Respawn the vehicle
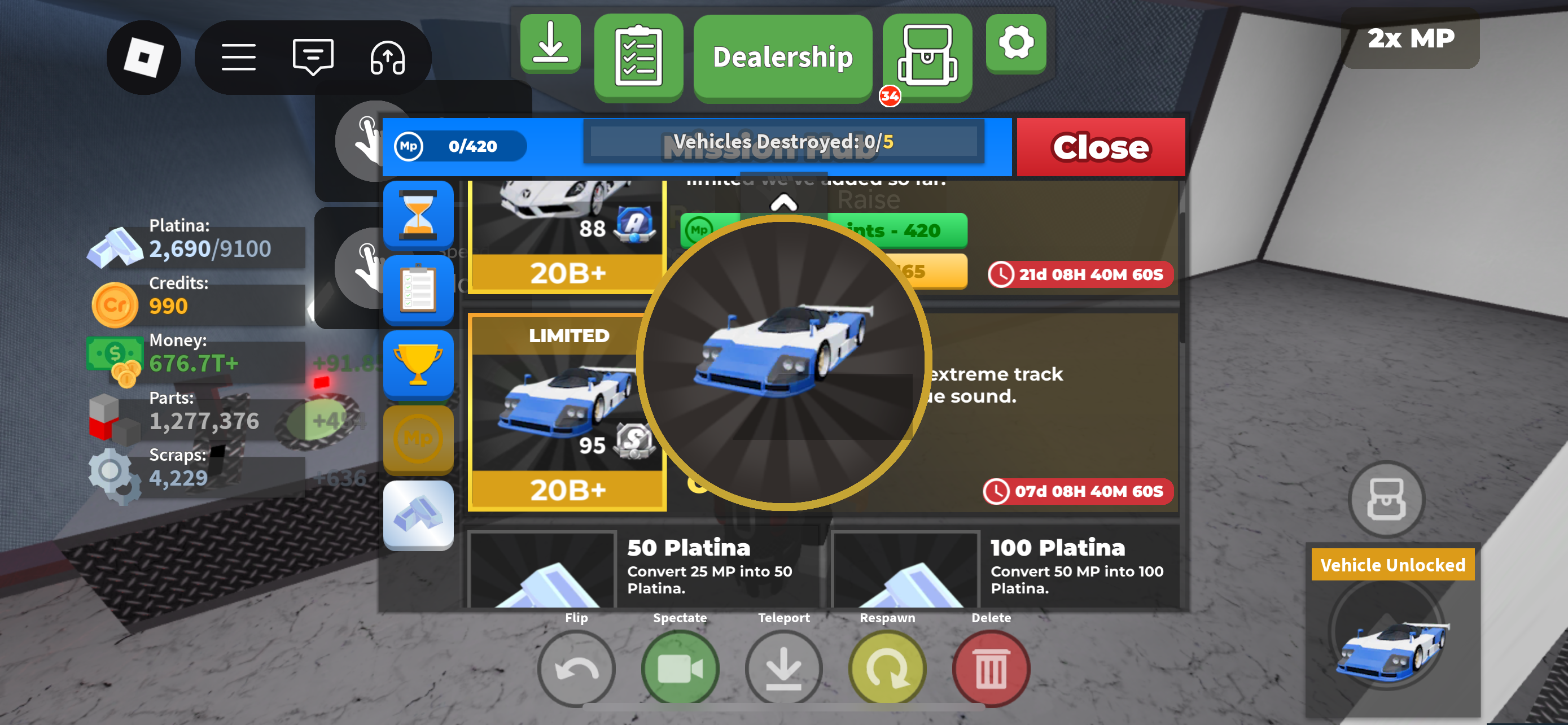Screen dimensions: 1568x725 click(x=887, y=669)
